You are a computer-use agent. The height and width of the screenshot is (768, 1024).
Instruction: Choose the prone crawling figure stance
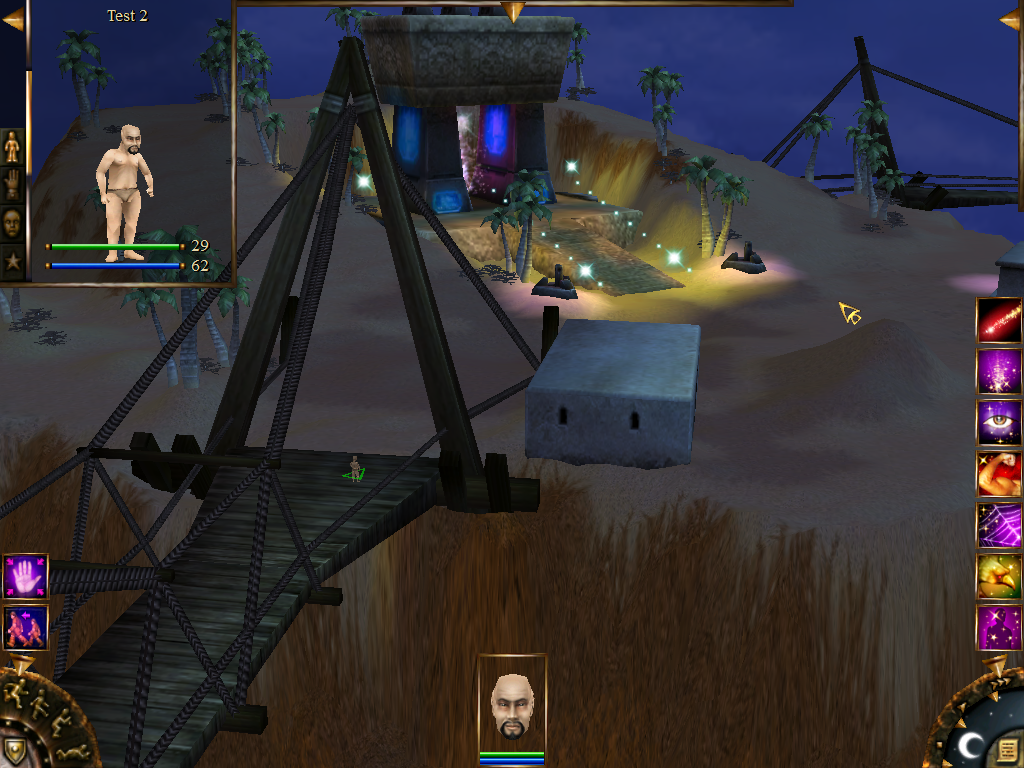pos(72,752)
